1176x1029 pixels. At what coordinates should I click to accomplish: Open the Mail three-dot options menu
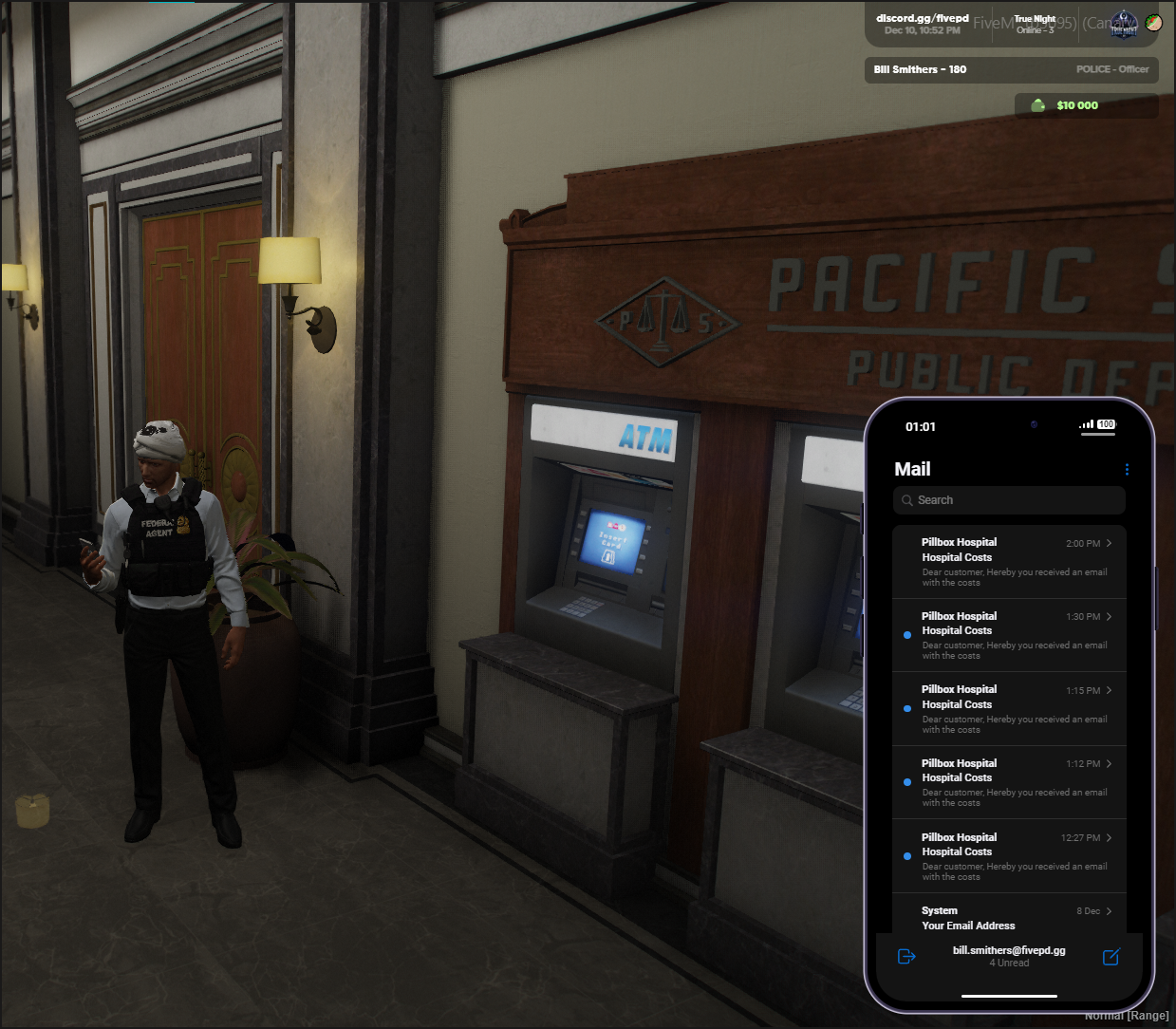click(x=1127, y=469)
